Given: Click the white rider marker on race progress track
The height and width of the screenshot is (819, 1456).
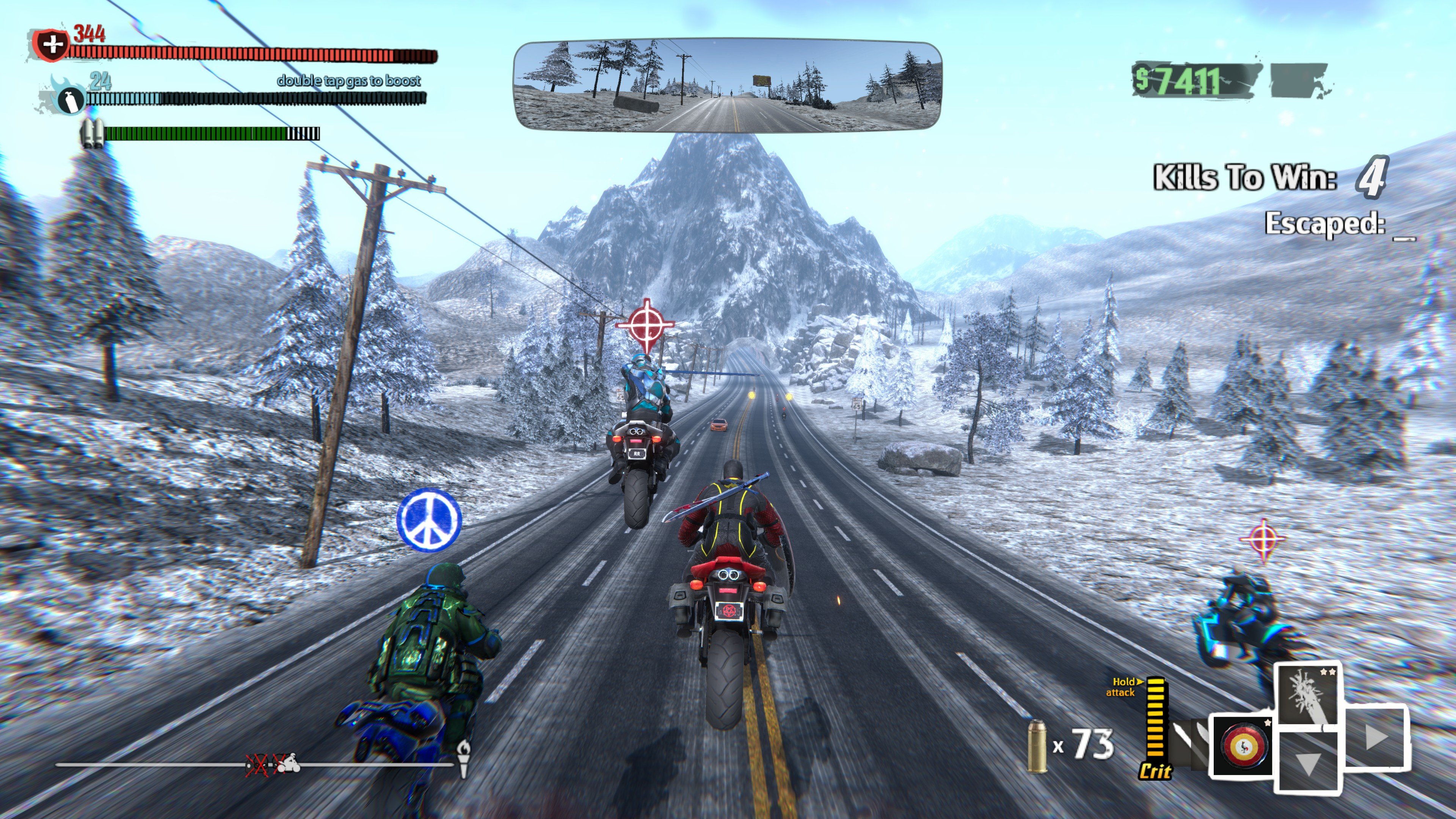Looking at the screenshot, I should 289,764.
